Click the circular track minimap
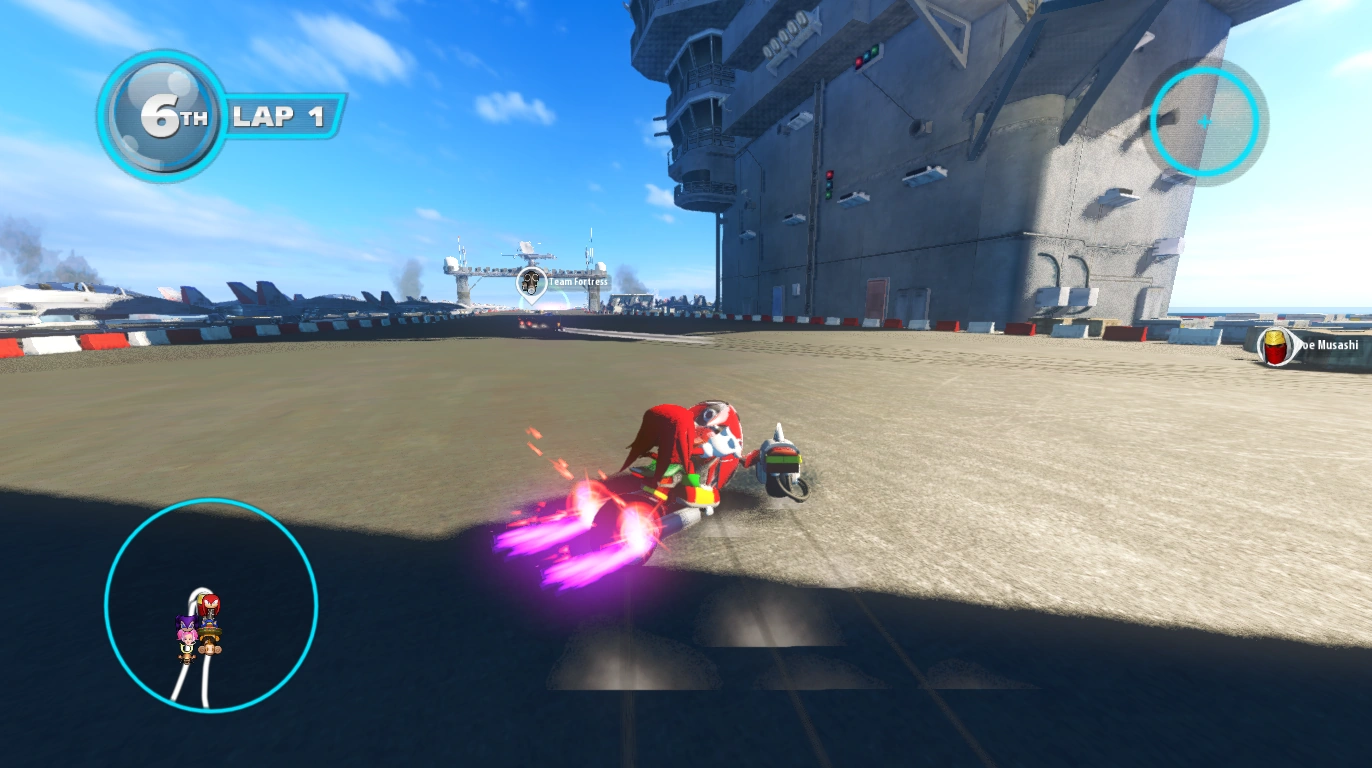 coord(211,604)
